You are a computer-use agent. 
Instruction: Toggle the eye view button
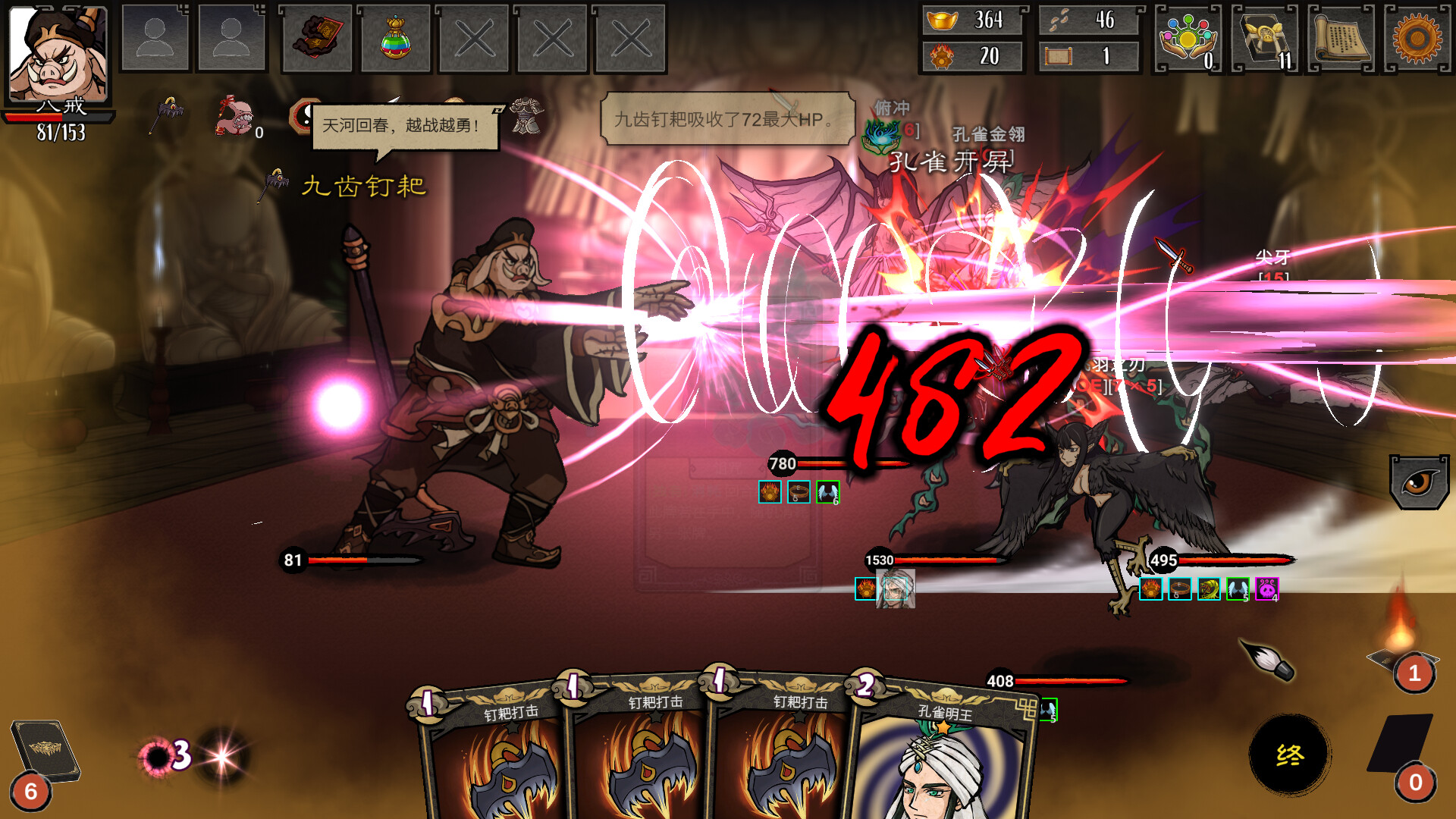1418,482
